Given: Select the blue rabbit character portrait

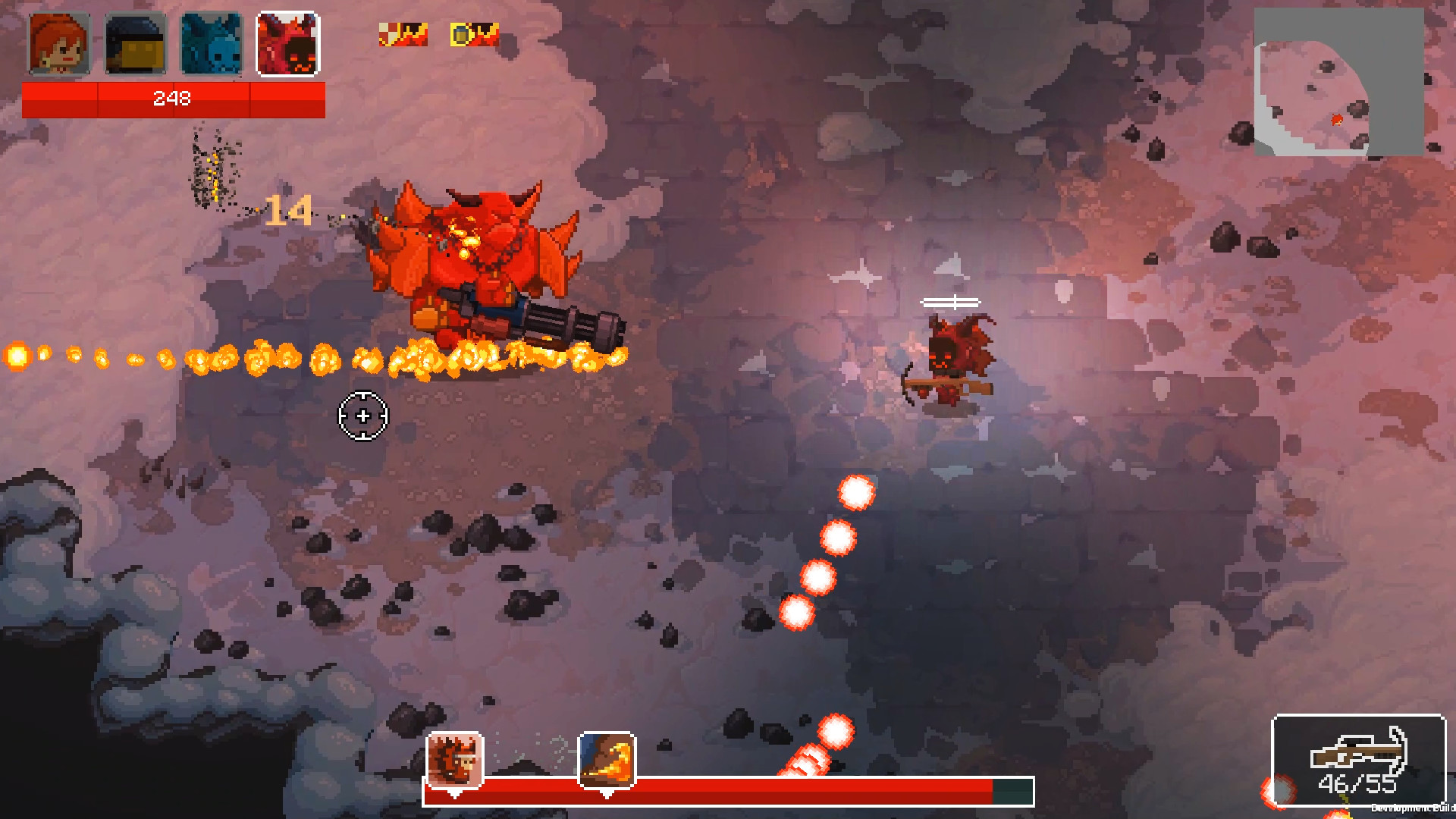Looking at the screenshot, I should [x=210, y=43].
